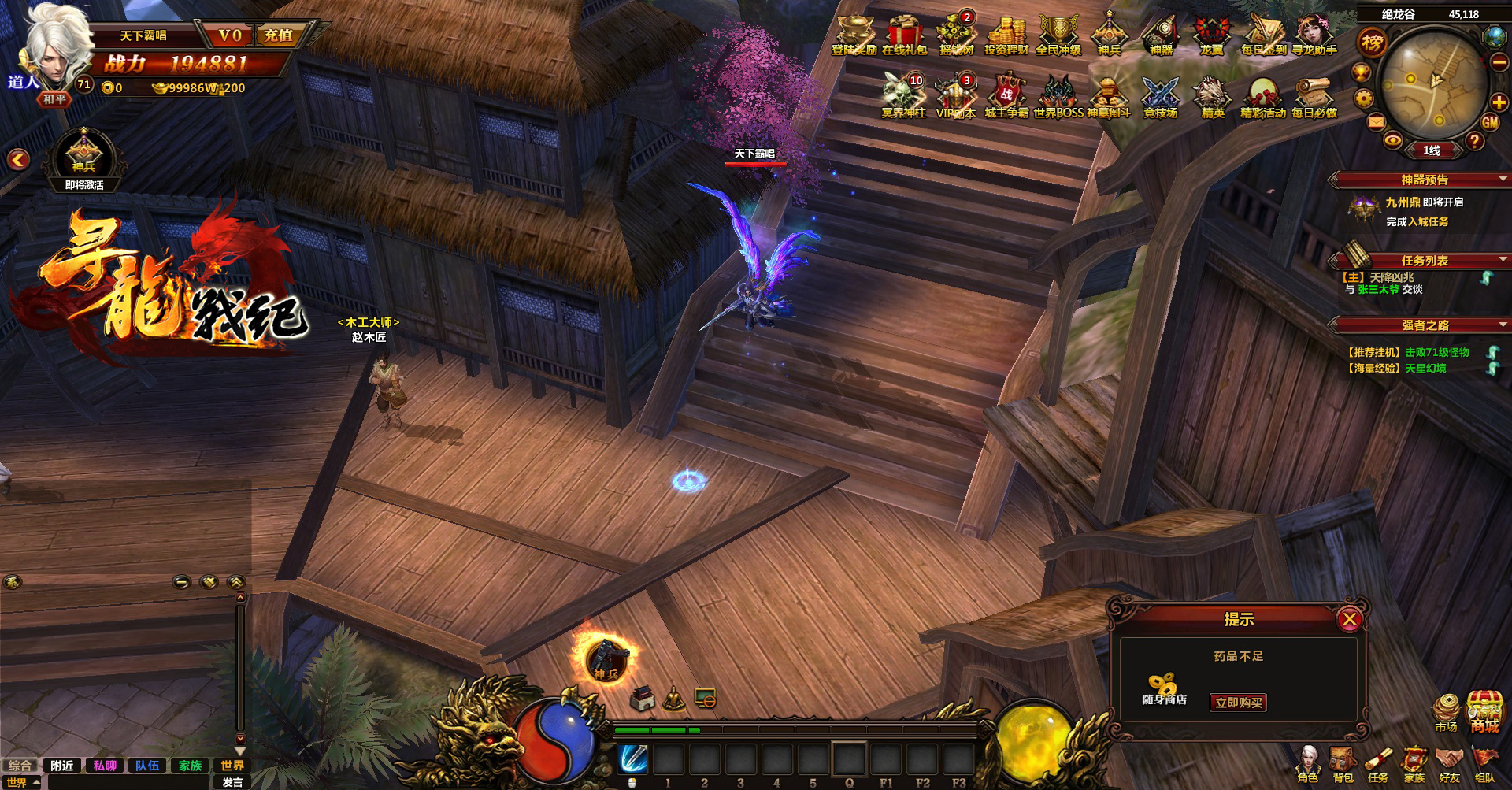Enter the 竞技场 crossed swords arena
Image resolution: width=1512 pixels, height=790 pixels.
(x=1160, y=98)
